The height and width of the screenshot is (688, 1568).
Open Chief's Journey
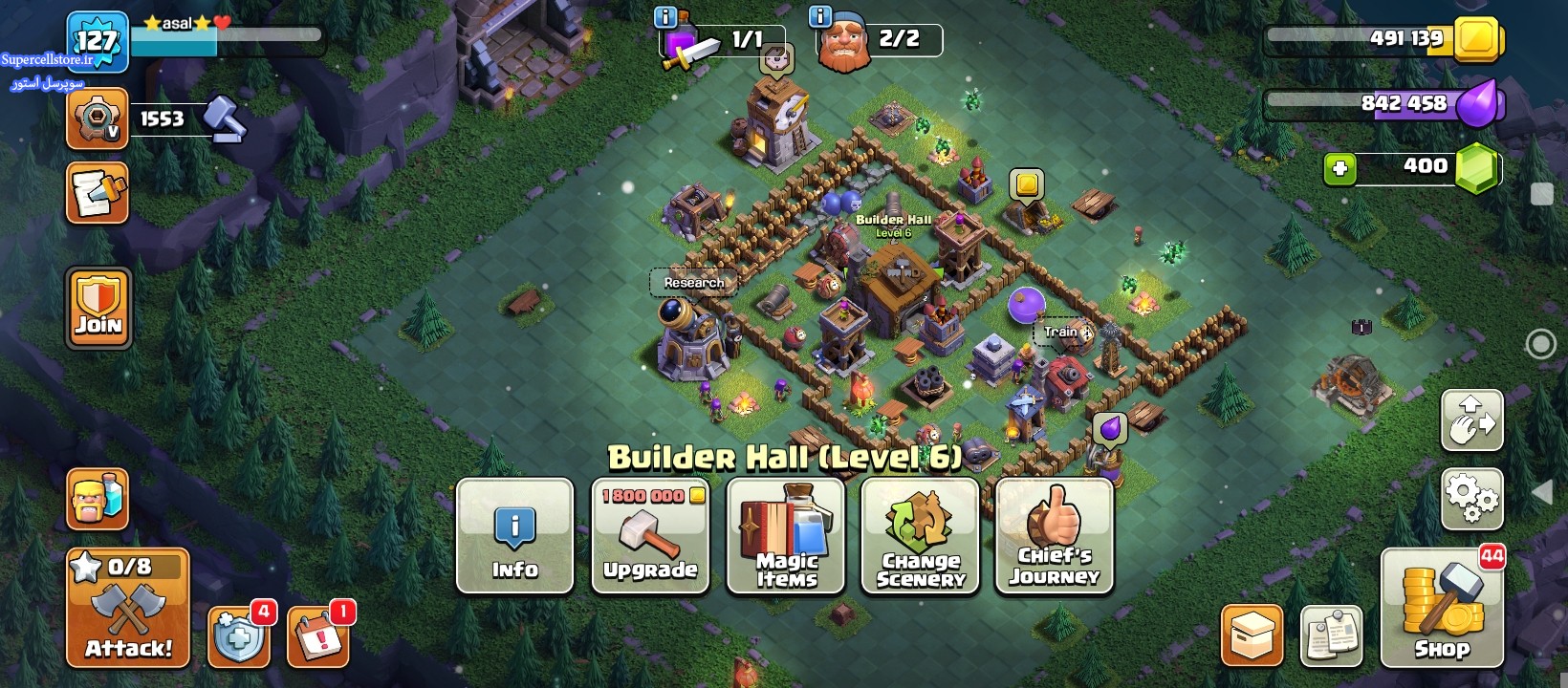[x=1055, y=536]
